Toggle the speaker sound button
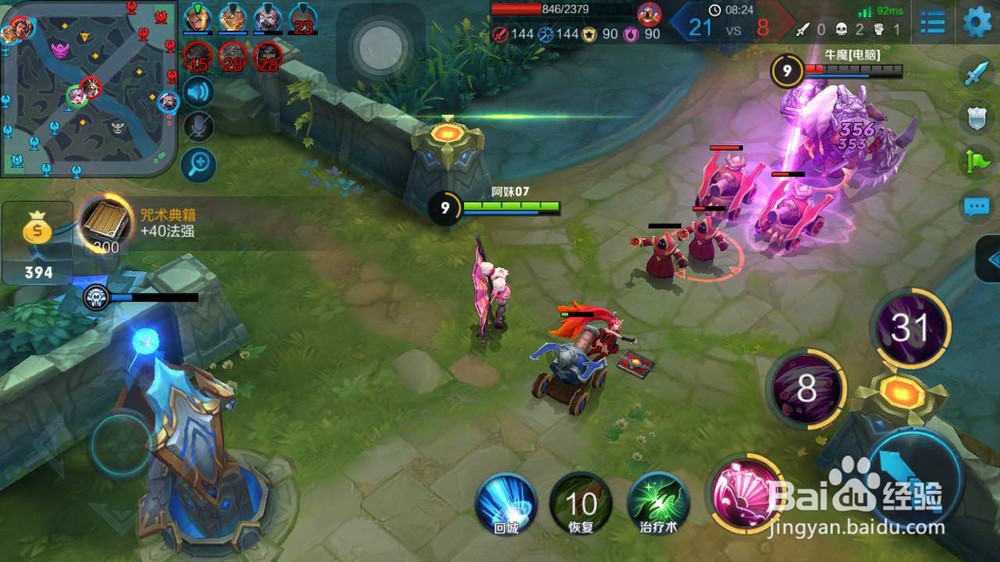The width and height of the screenshot is (1000, 562). tap(199, 92)
